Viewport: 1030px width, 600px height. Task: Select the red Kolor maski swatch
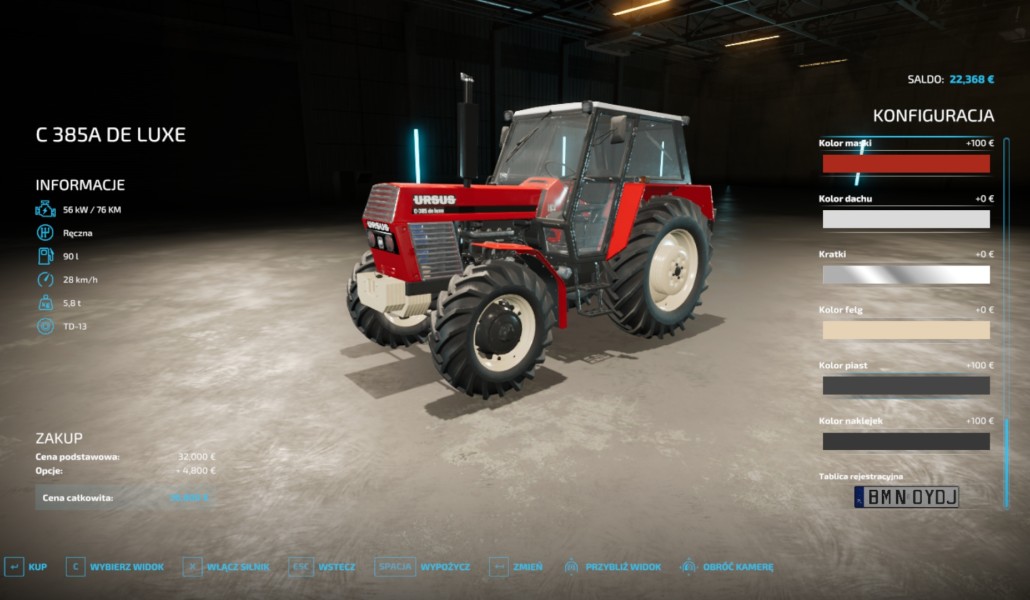[x=905, y=164]
